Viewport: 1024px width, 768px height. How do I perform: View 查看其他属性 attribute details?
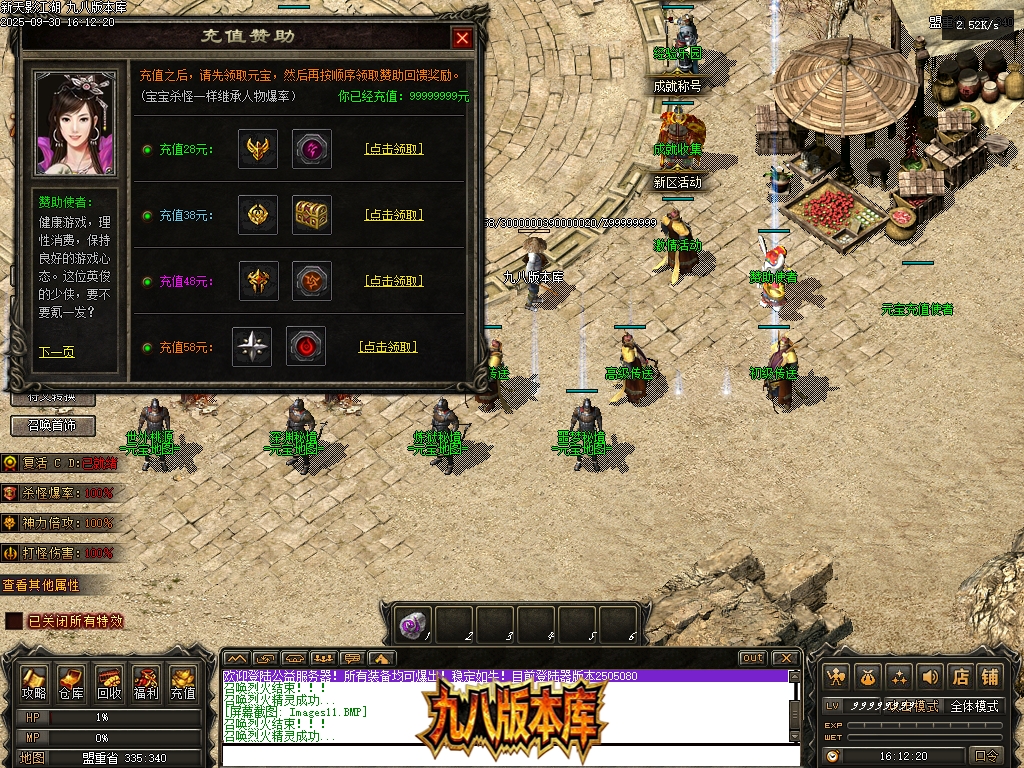[x=41, y=585]
